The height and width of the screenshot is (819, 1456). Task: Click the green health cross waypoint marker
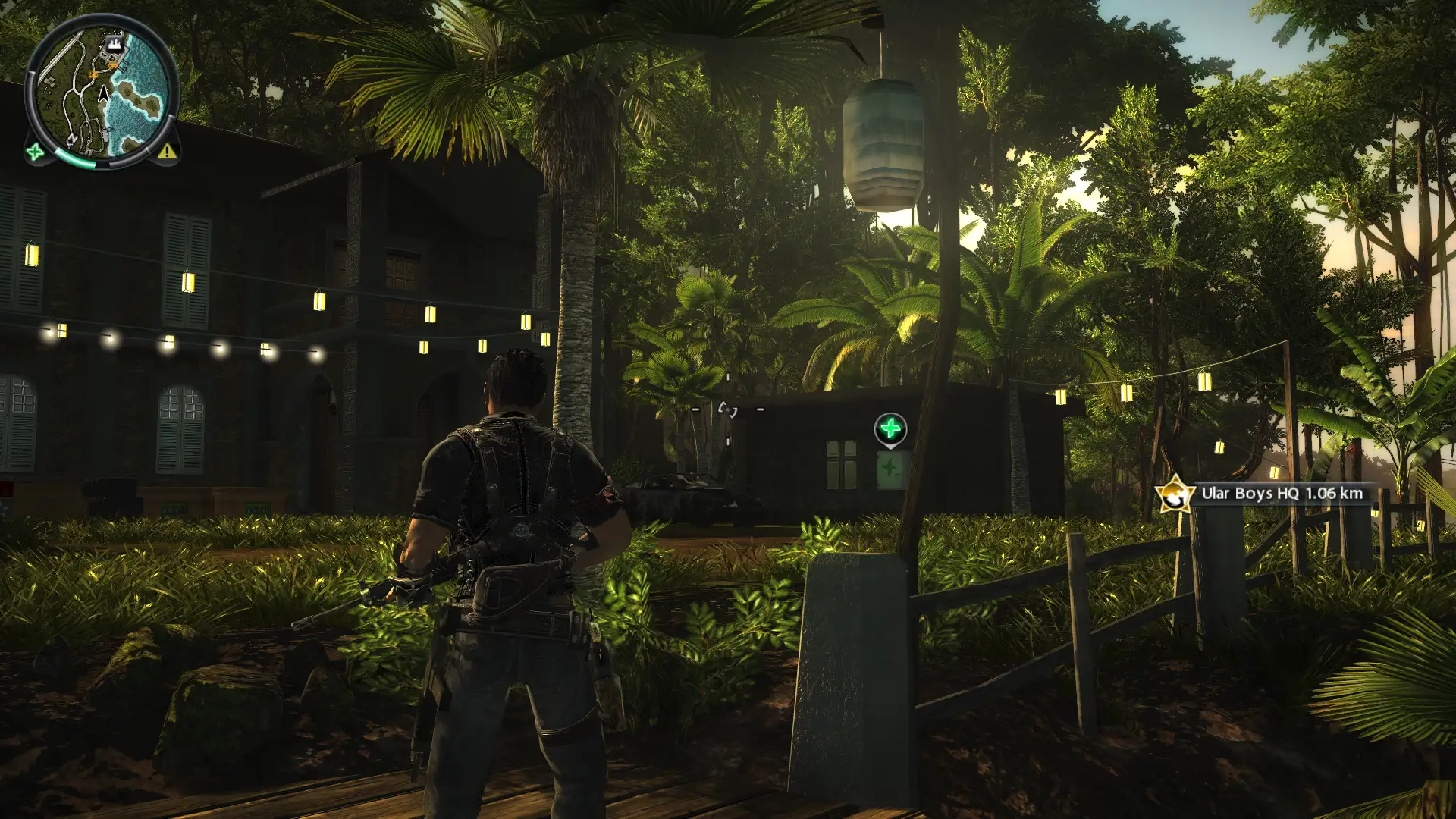(890, 429)
